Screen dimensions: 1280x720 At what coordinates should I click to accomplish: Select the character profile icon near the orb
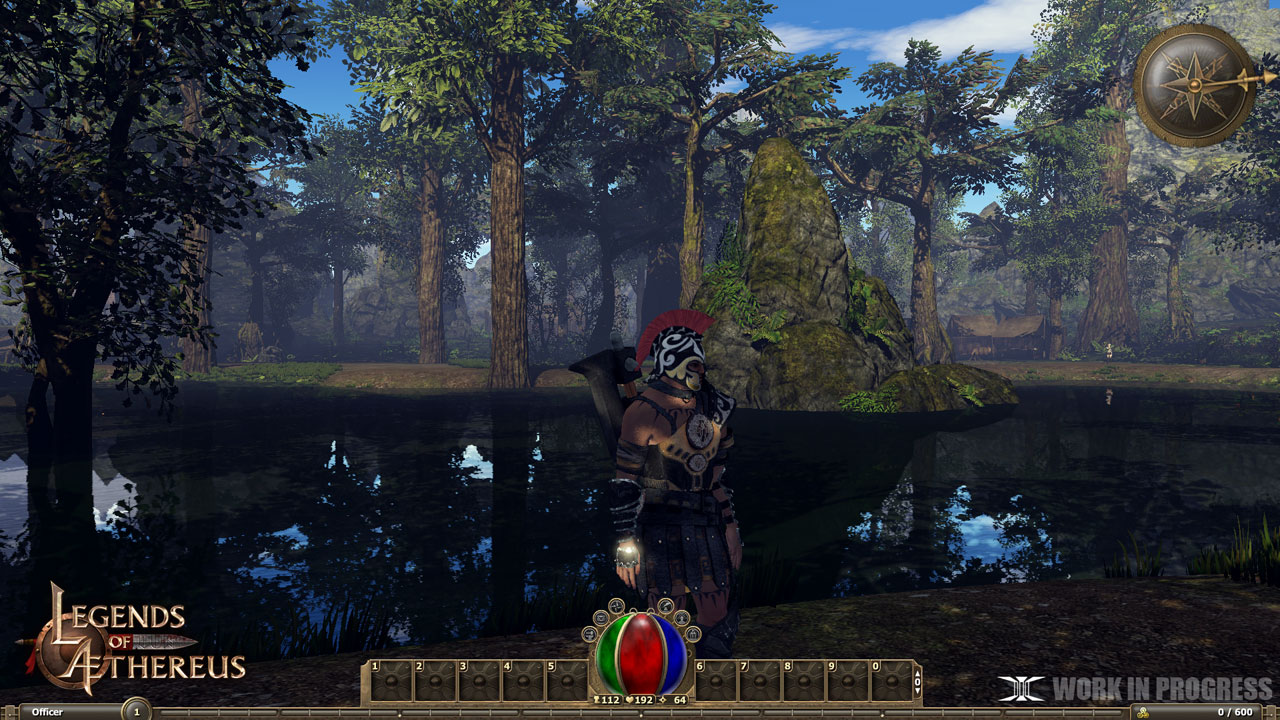click(683, 620)
